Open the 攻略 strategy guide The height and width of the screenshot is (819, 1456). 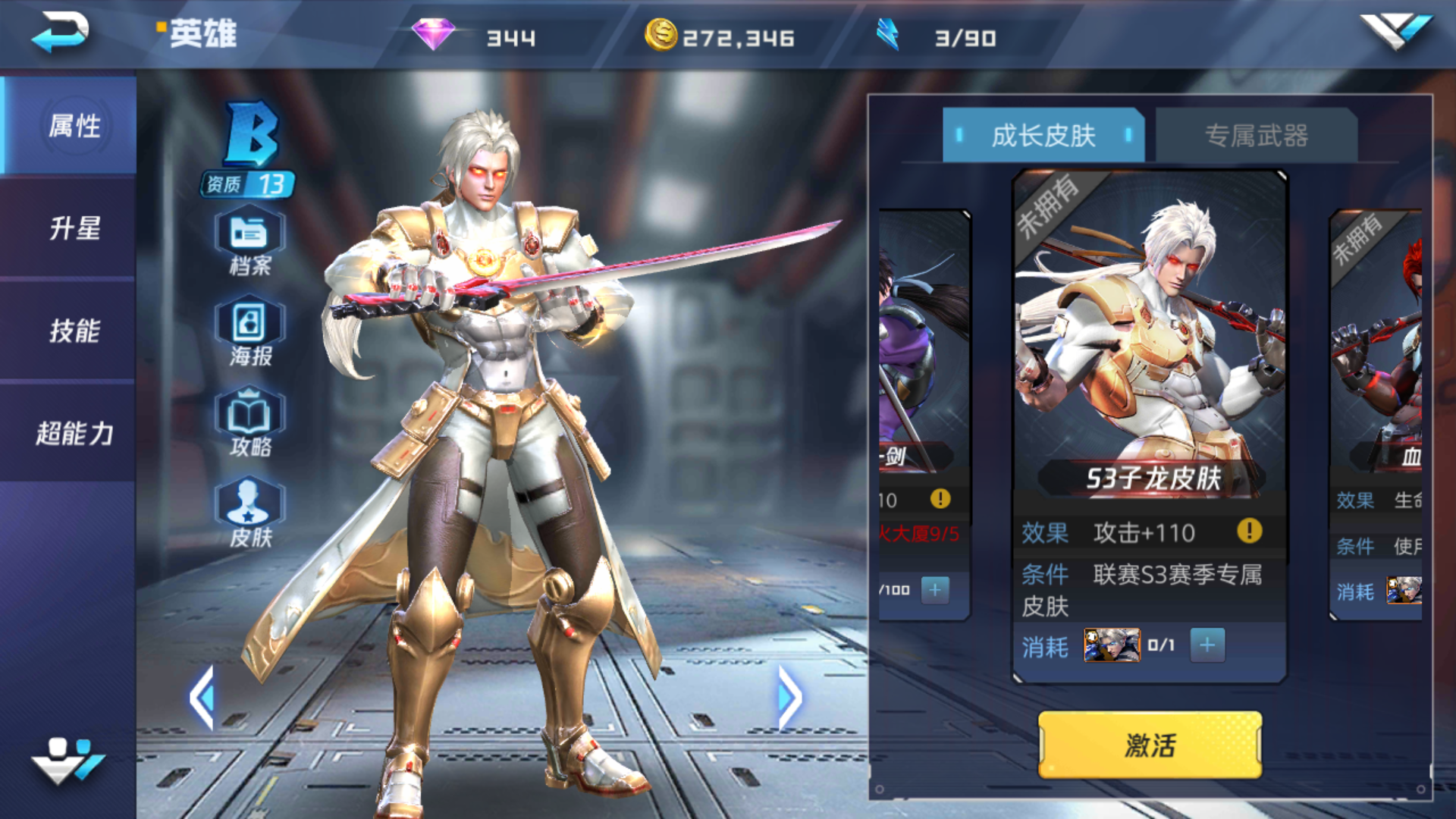(249, 423)
